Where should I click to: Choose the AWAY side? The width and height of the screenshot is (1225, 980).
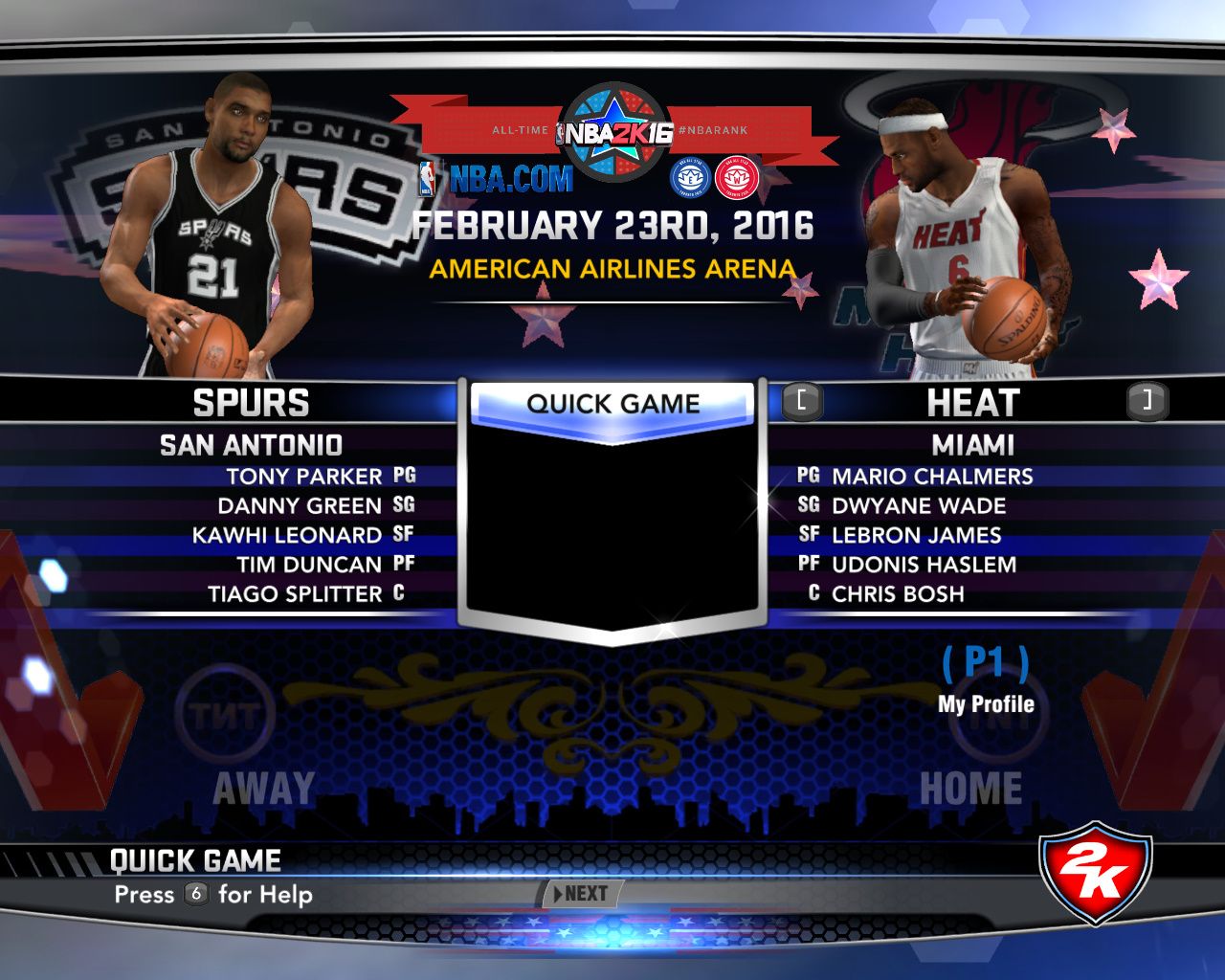263,789
